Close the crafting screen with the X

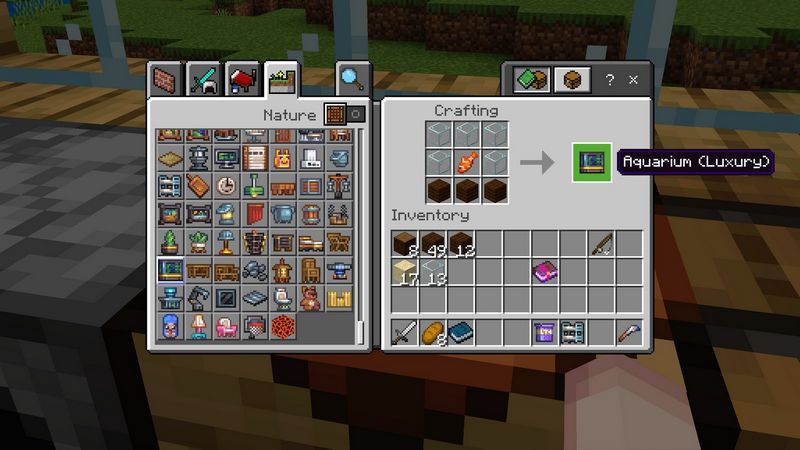click(634, 80)
